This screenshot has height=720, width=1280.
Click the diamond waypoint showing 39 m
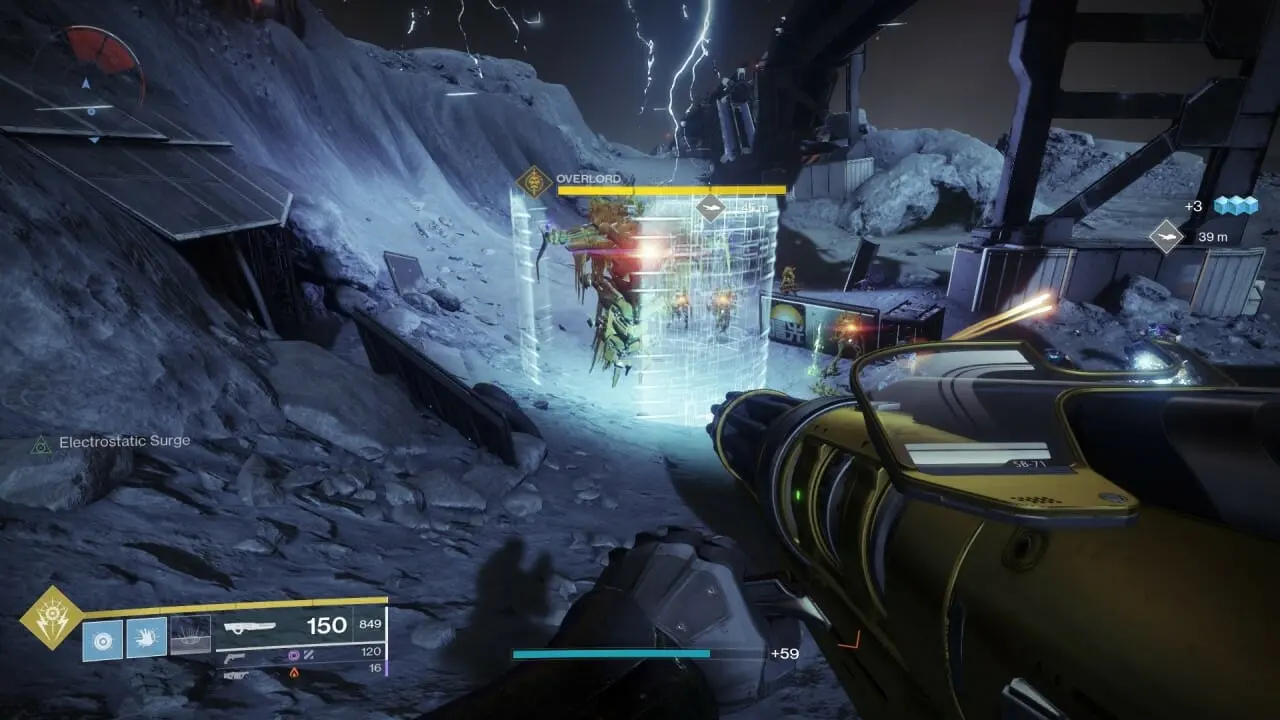tap(1167, 237)
